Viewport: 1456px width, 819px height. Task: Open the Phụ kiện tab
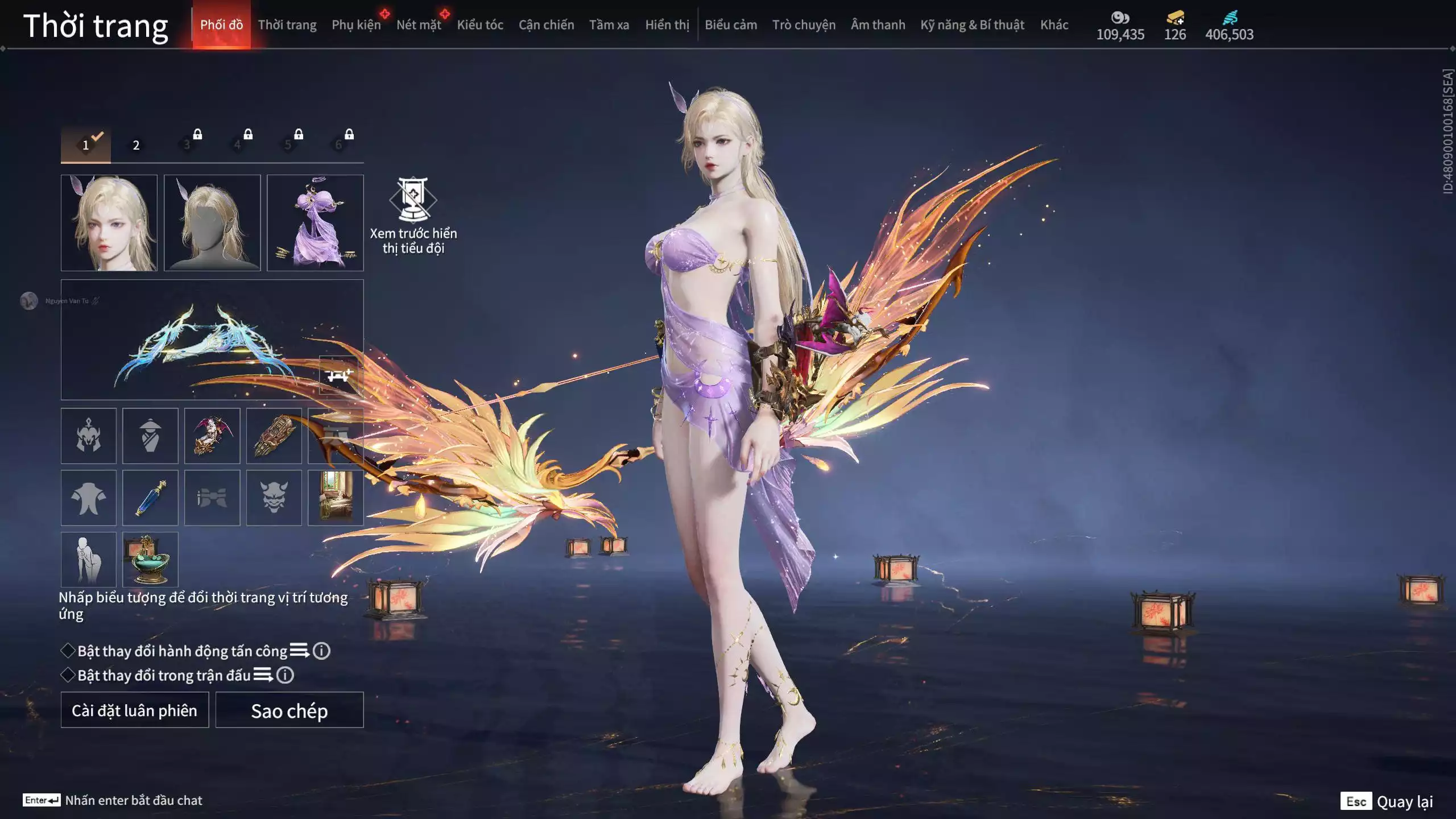point(356,25)
